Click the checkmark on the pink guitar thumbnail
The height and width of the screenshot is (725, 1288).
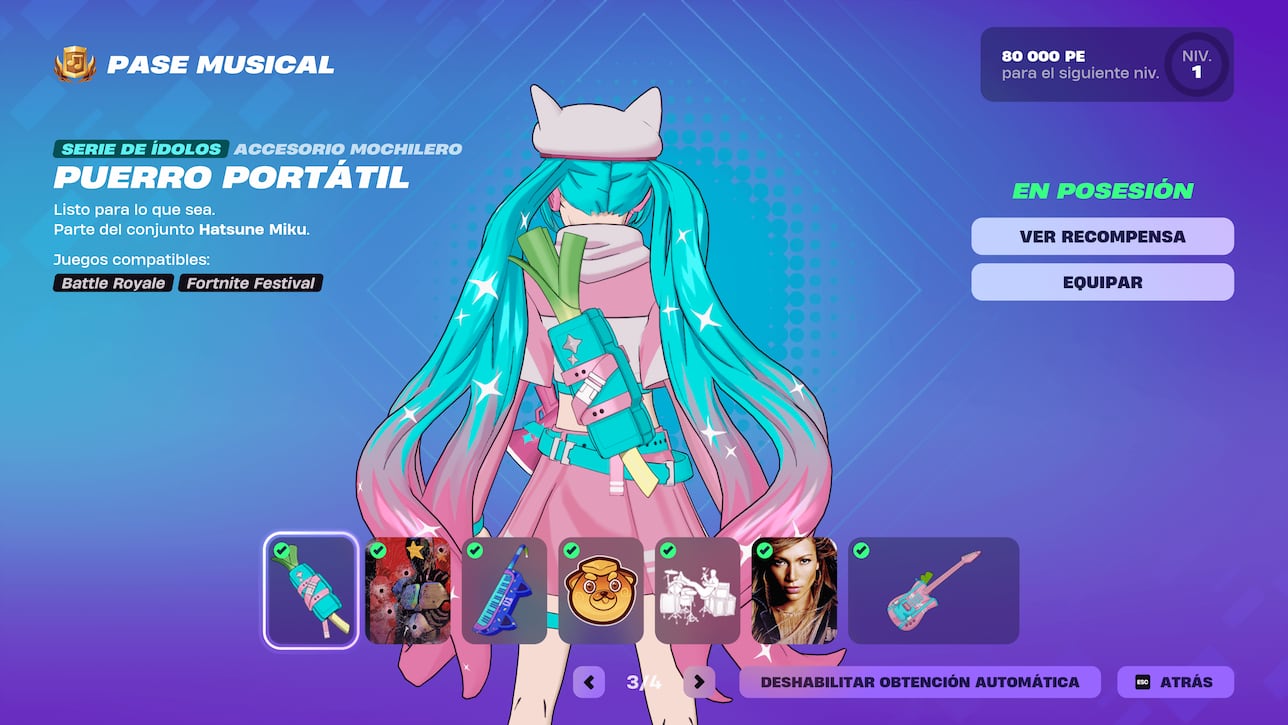pos(860,551)
